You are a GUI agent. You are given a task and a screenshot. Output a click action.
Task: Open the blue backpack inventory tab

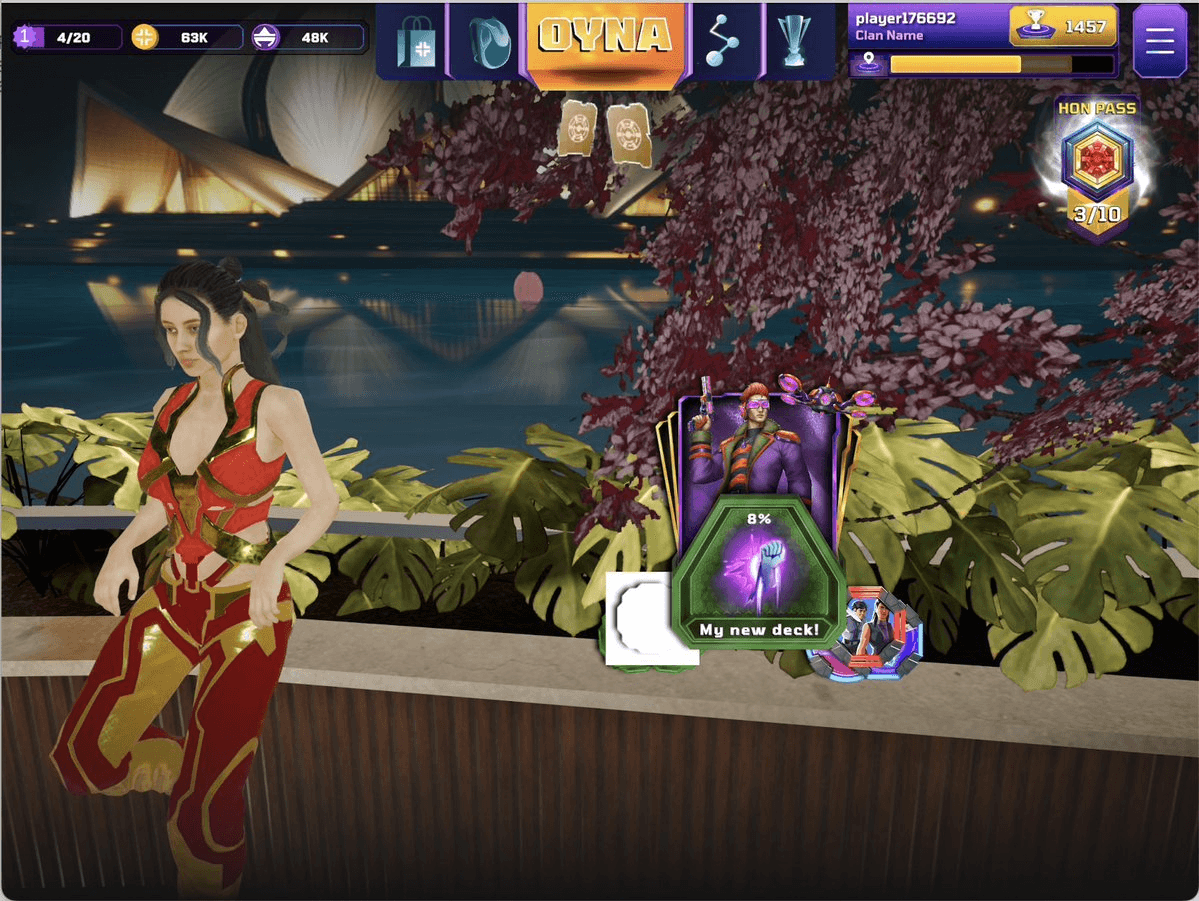coord(487,41)
